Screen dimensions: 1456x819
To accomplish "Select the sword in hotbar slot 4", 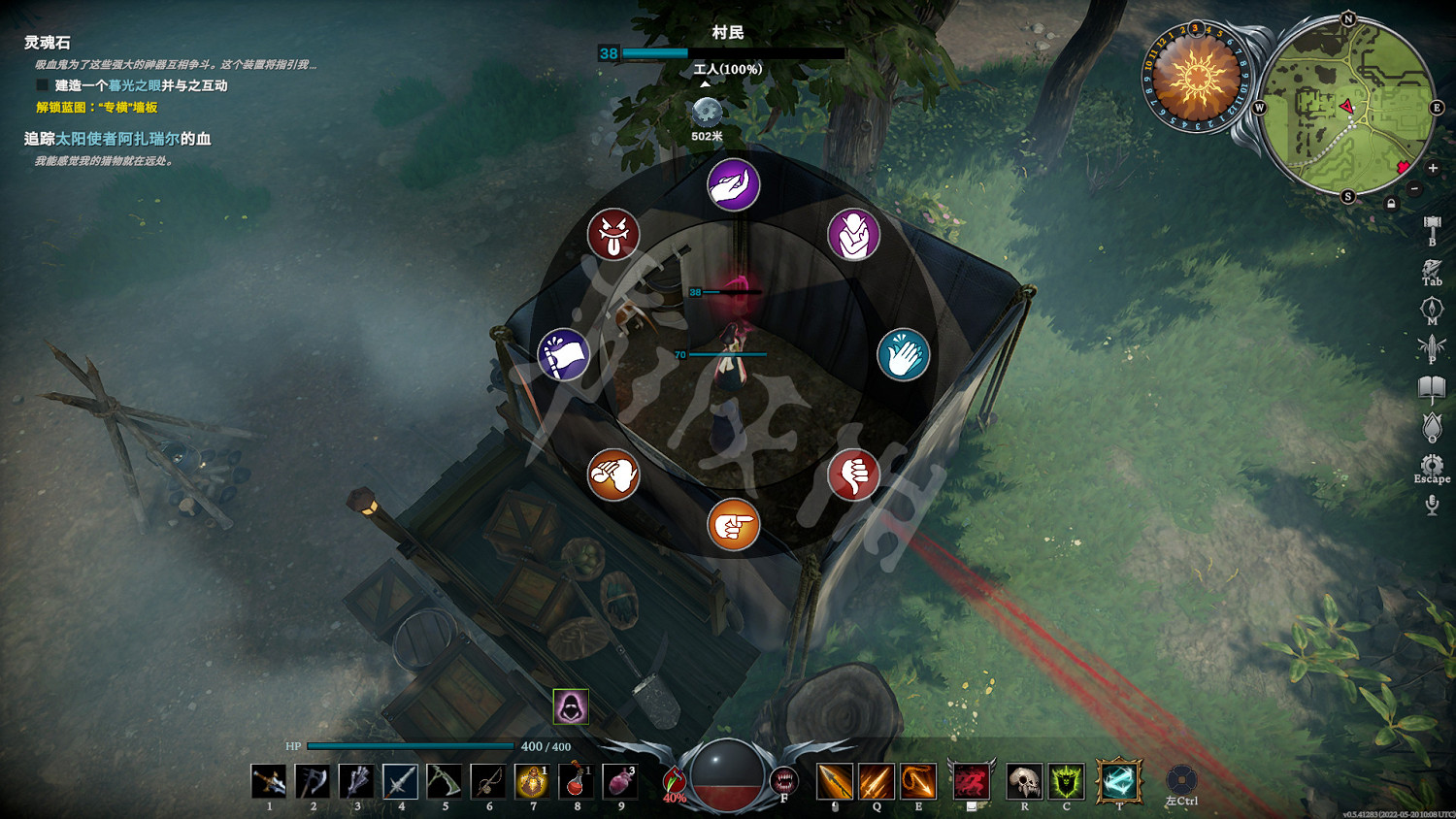I will tap(400, 781).
